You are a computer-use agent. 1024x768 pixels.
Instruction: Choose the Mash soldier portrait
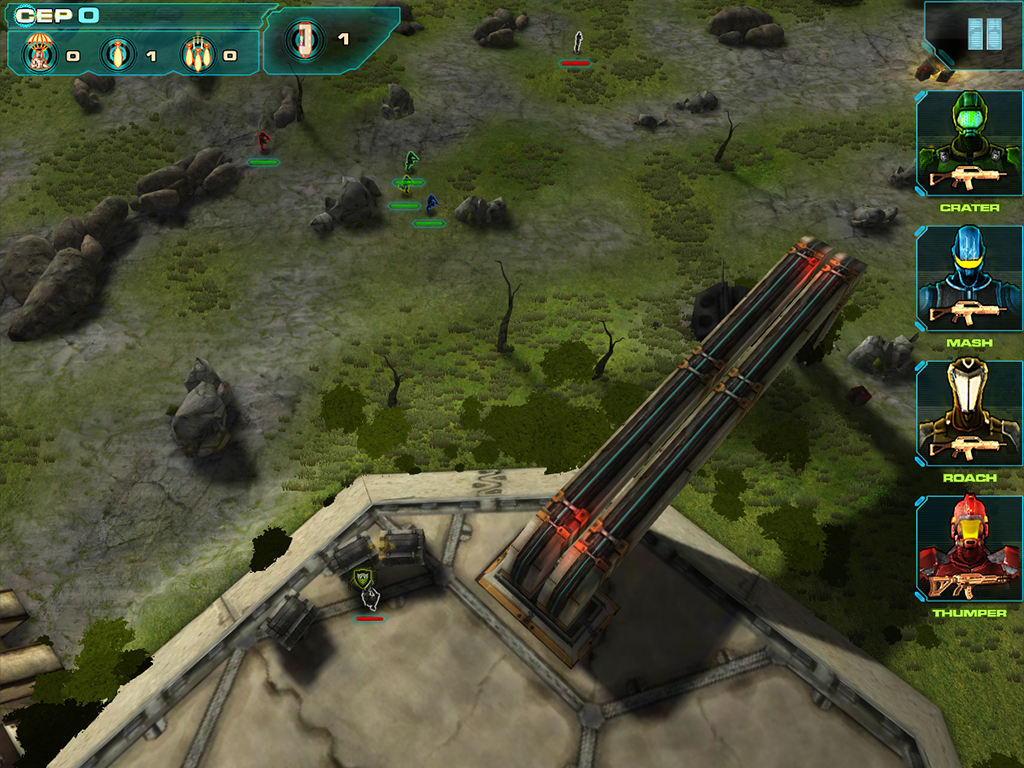coord(969,278)
